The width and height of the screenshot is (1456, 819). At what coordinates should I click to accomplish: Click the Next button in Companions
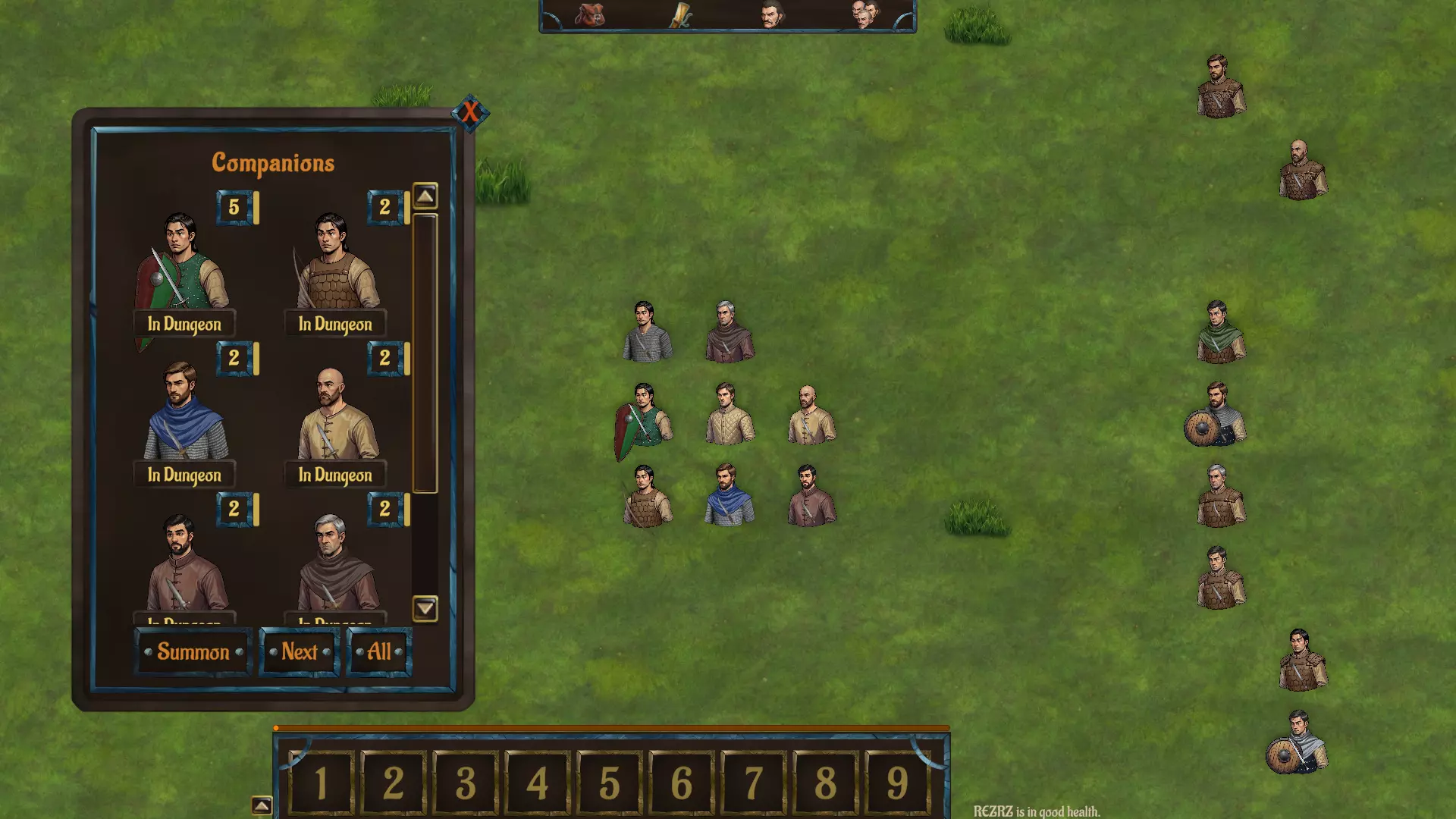(x=300, y=651)
